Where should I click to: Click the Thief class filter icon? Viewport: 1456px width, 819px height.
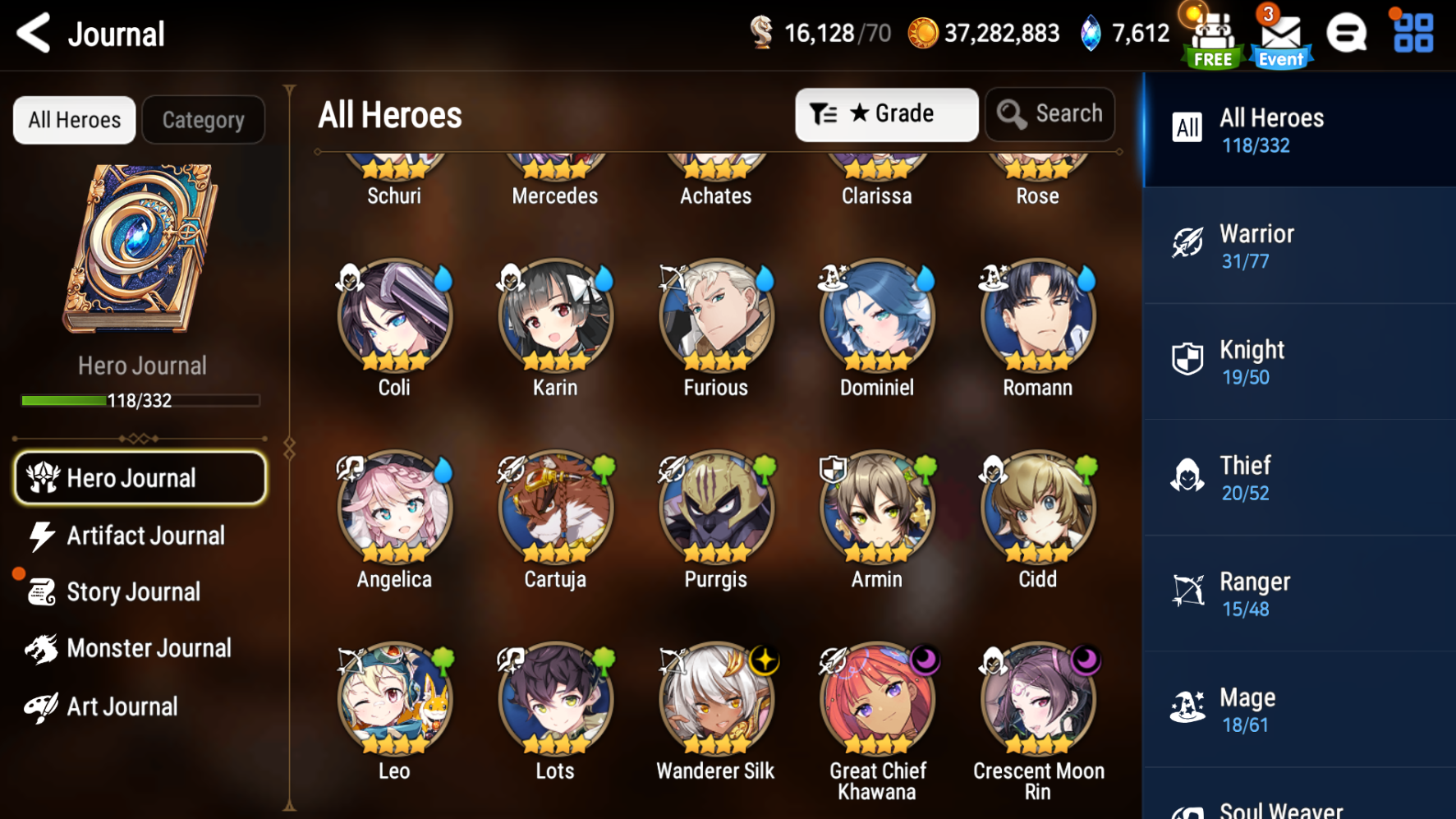[1186, 476]
